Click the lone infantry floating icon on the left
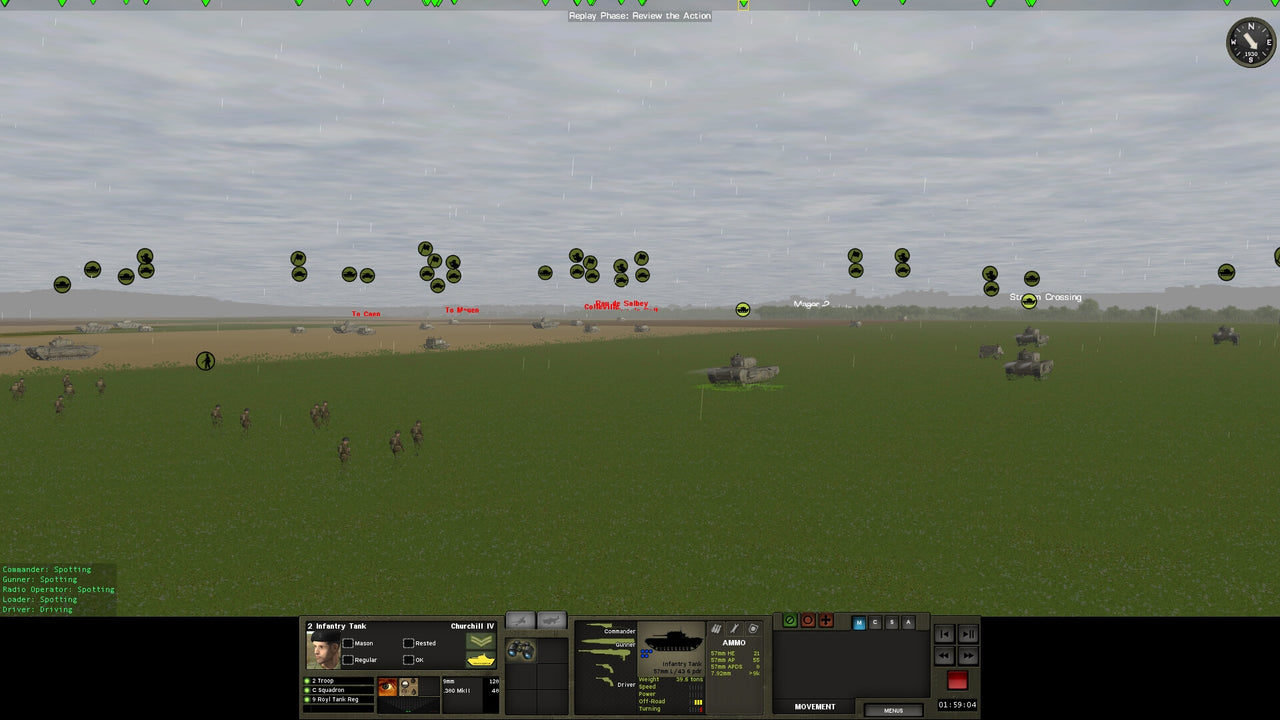Image resolution: width=1280 pixels, height=720 pixels. (205, 361)
